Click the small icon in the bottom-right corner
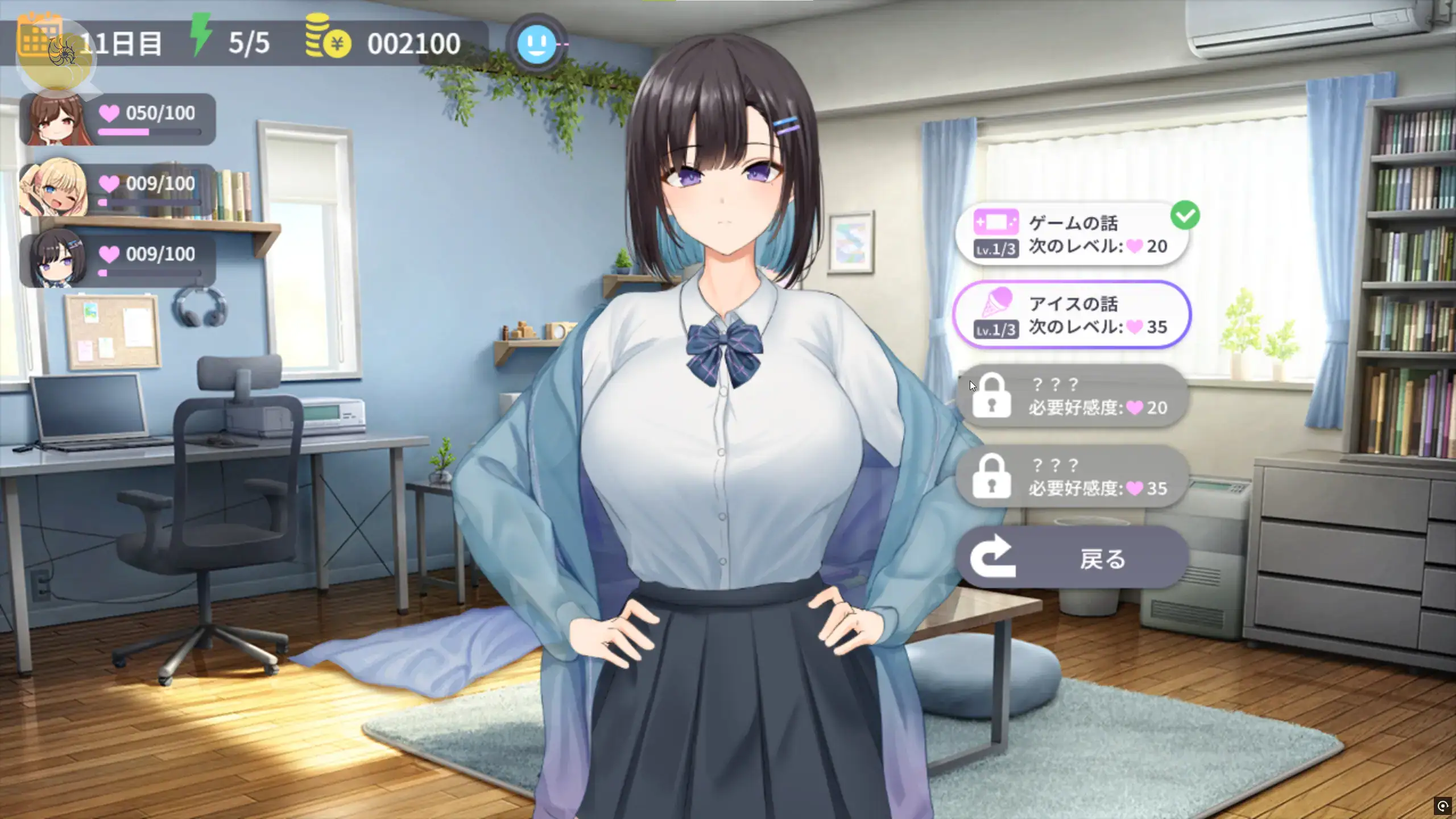 [x=1443, y=806]
